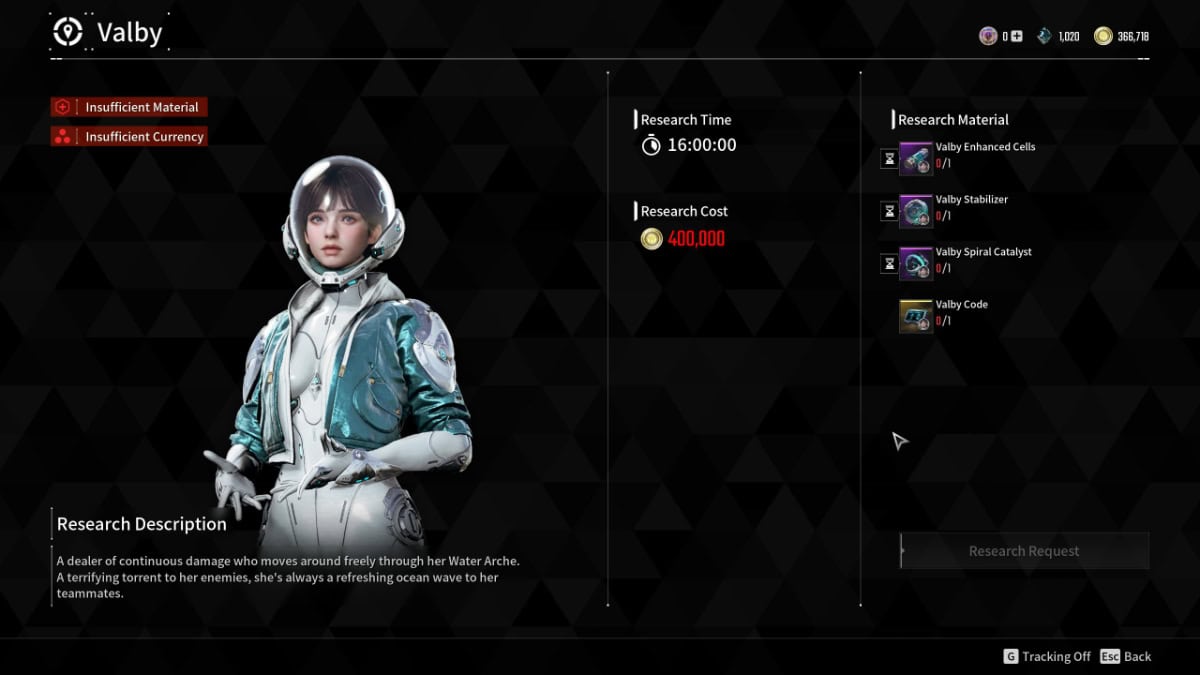Select the Valby Code material icon
The height and width of the screenshot is (675, 1200).
click(916, 316)
